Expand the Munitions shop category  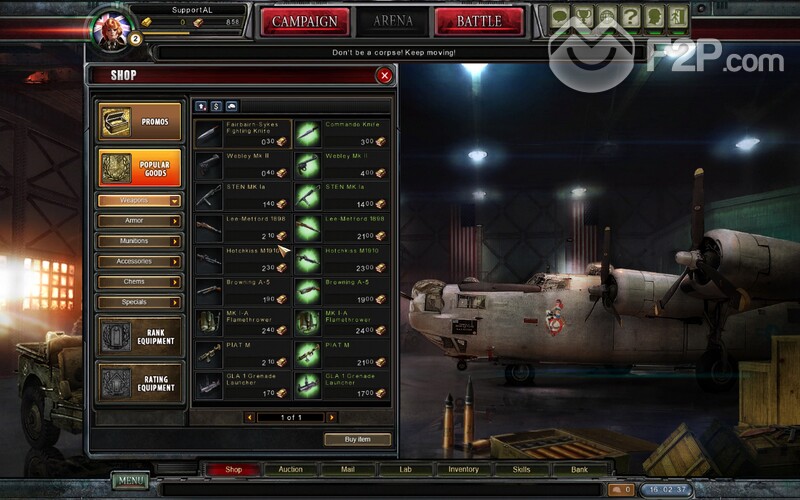[139, 241]
